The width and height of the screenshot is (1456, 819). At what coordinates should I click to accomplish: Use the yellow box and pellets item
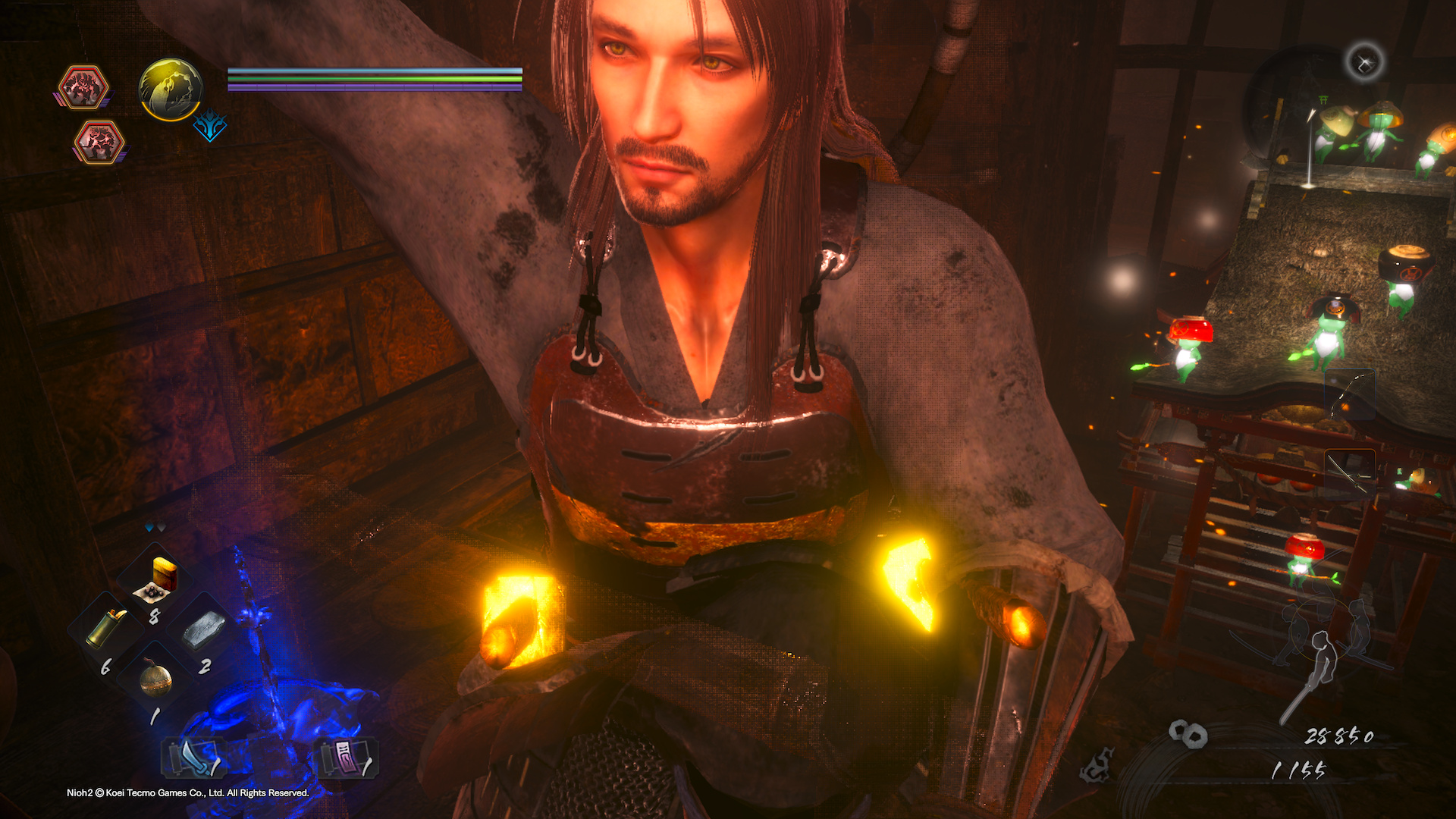coord(157,580)
